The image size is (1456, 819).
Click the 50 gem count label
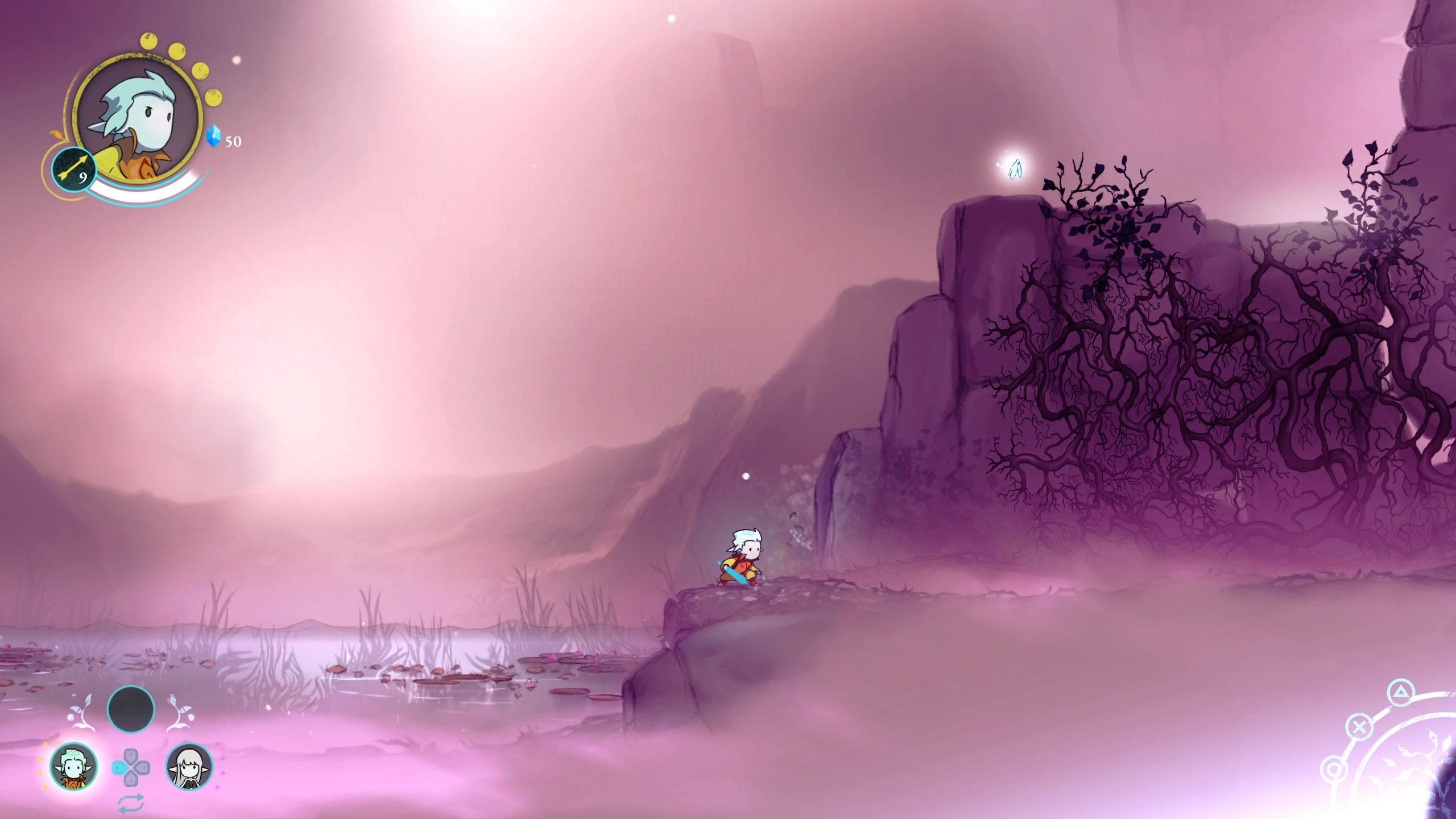click(x=233, y=141)
